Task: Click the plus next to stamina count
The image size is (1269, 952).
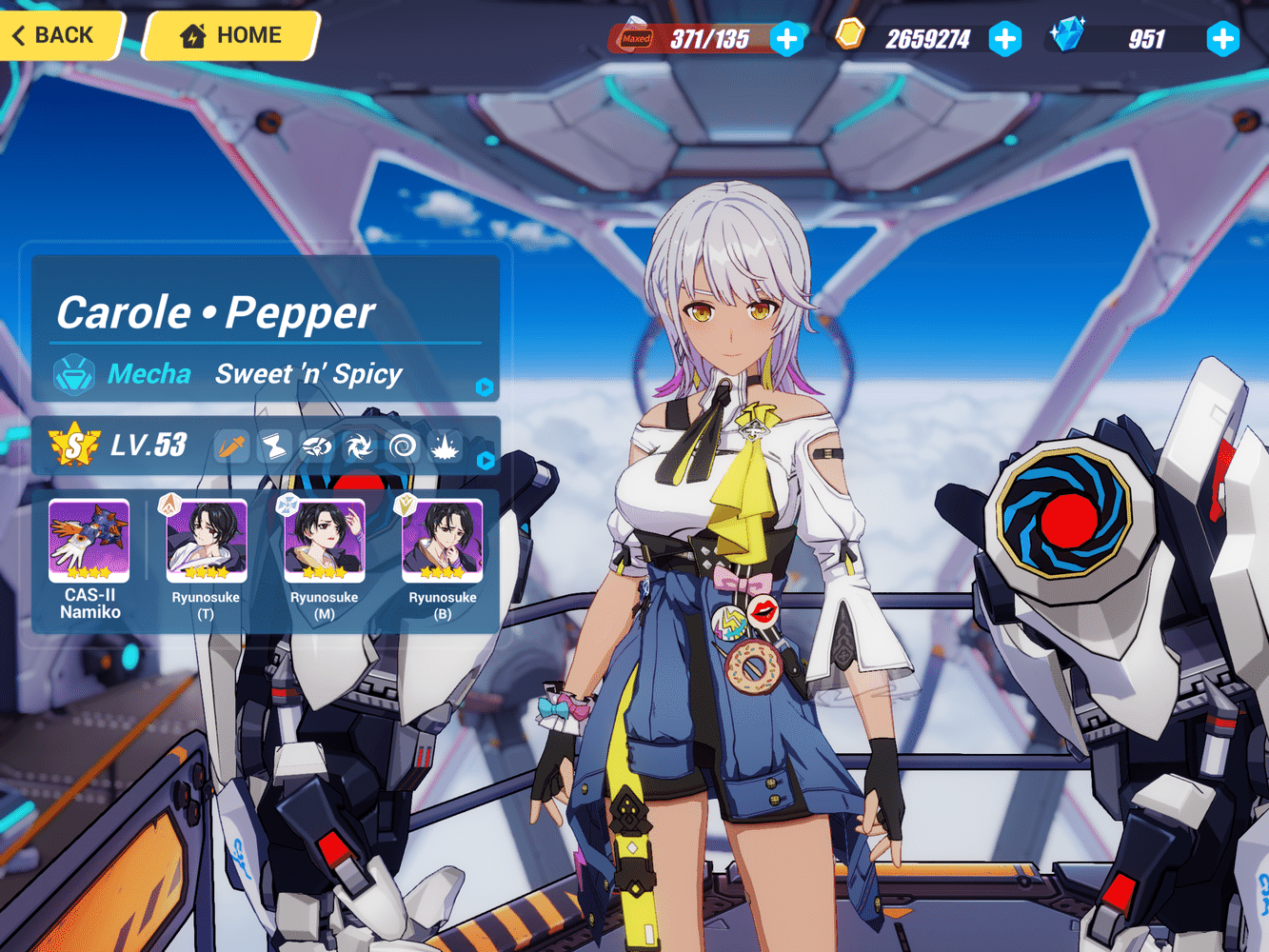Action: point(787,40)
